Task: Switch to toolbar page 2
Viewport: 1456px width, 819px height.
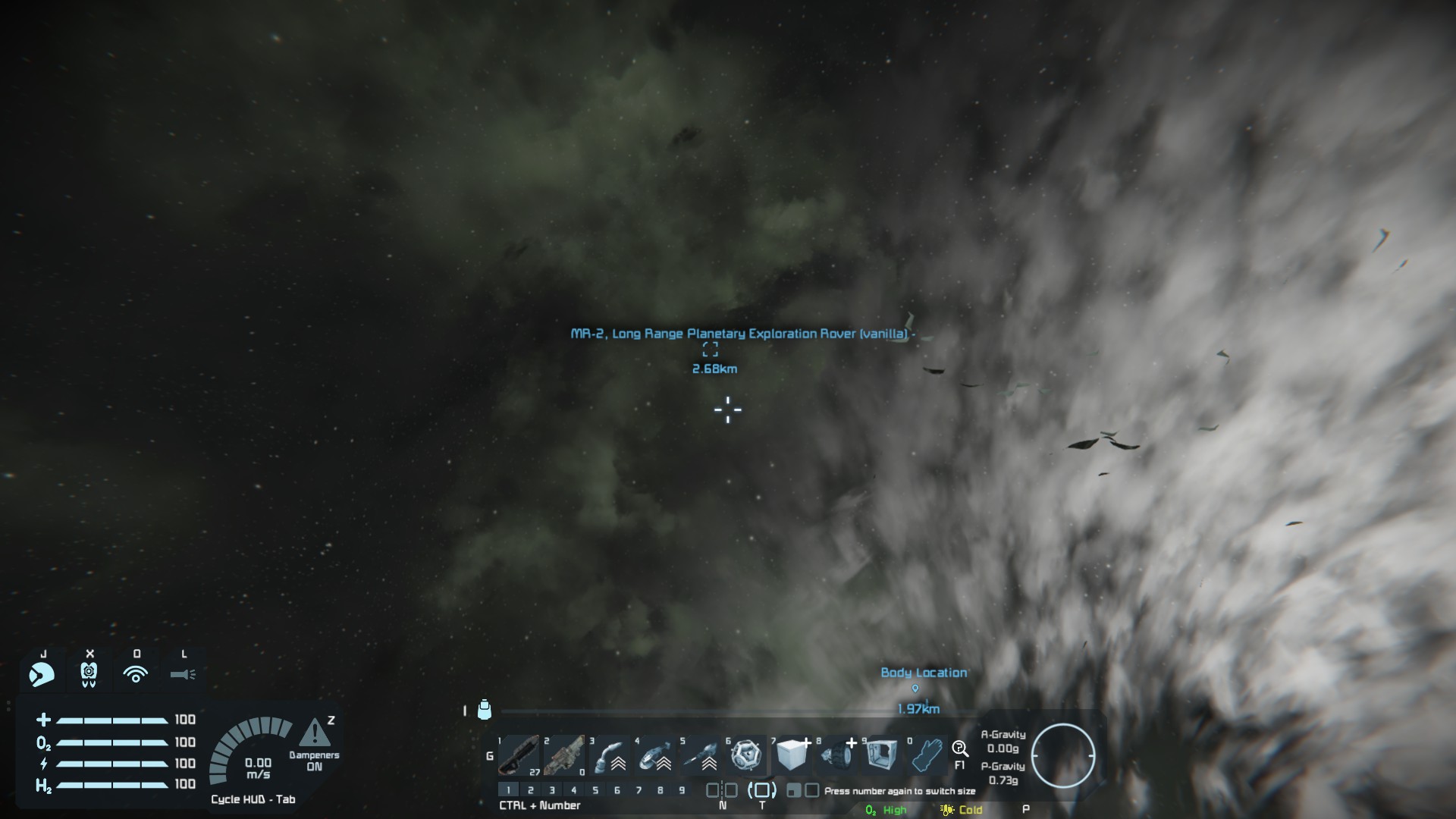Action: coord(530,790)
